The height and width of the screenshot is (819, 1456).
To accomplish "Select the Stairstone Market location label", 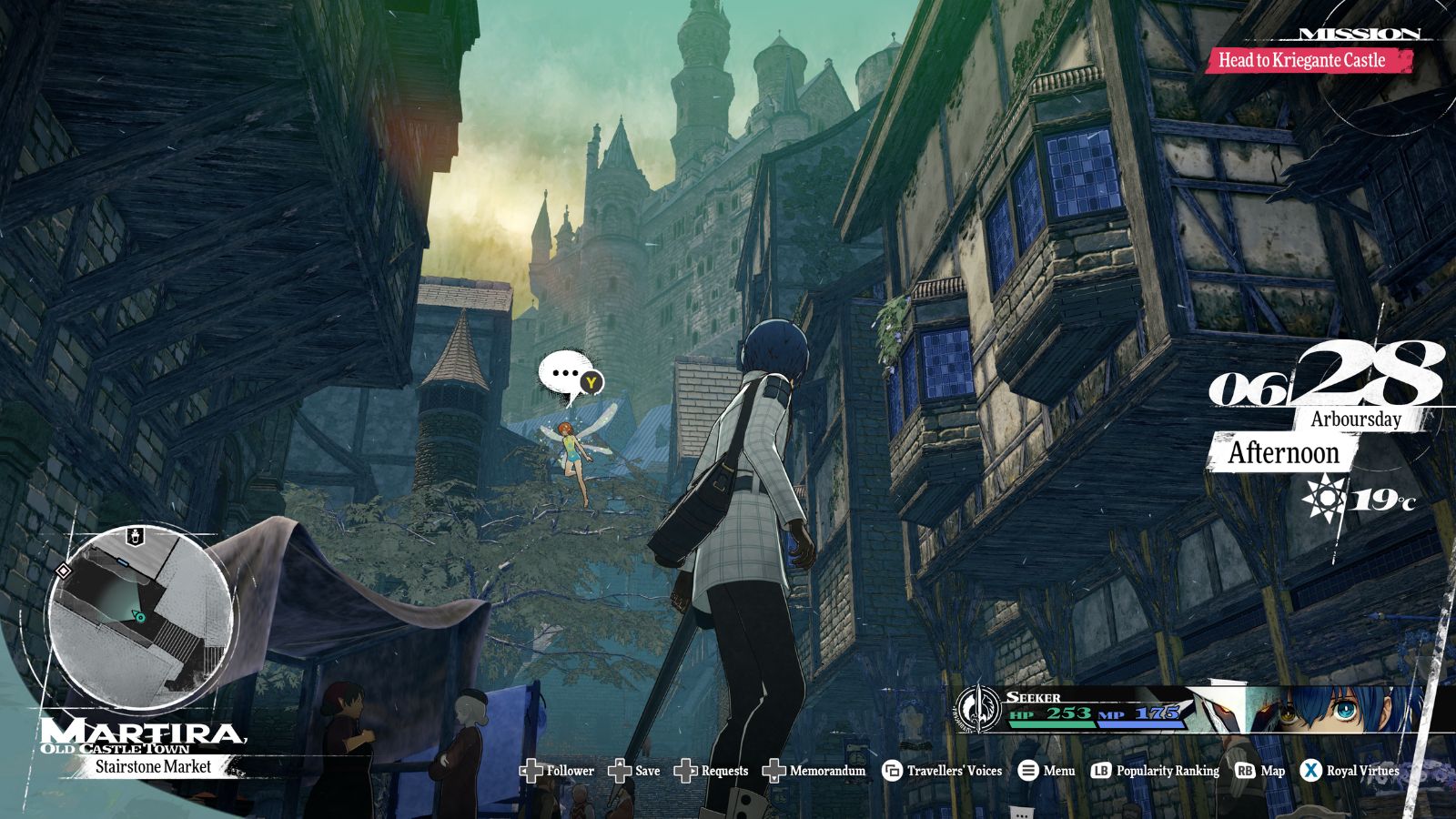I will point(153,767).
